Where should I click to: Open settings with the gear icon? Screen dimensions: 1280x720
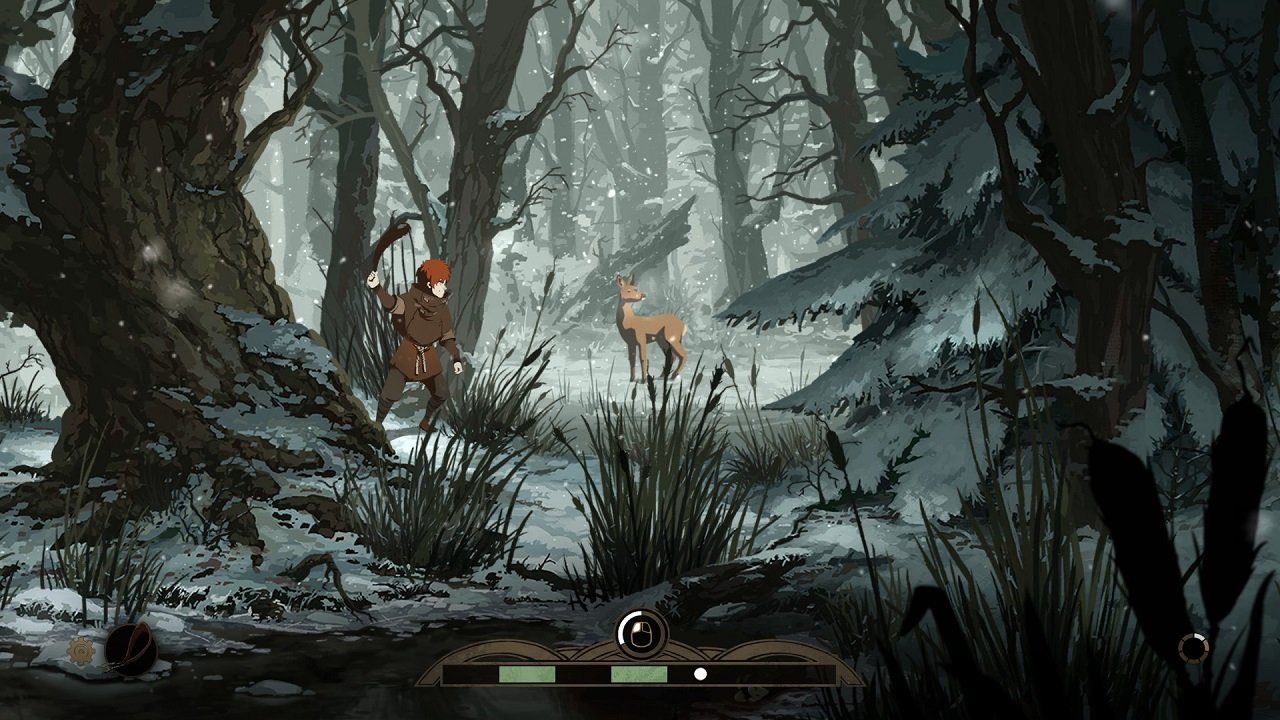[80, 652]
